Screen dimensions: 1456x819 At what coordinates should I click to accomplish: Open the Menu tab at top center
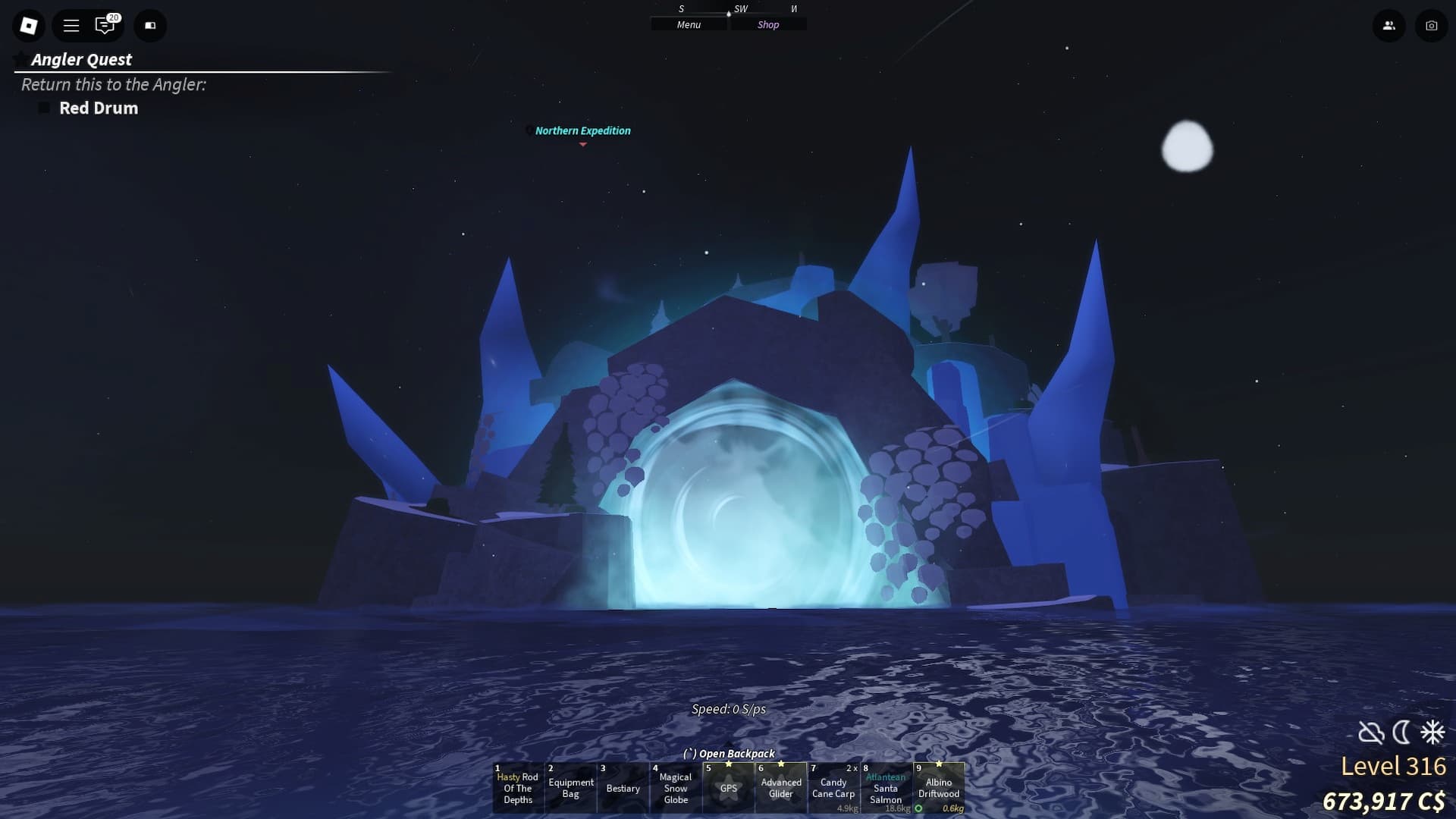[688, 24]
